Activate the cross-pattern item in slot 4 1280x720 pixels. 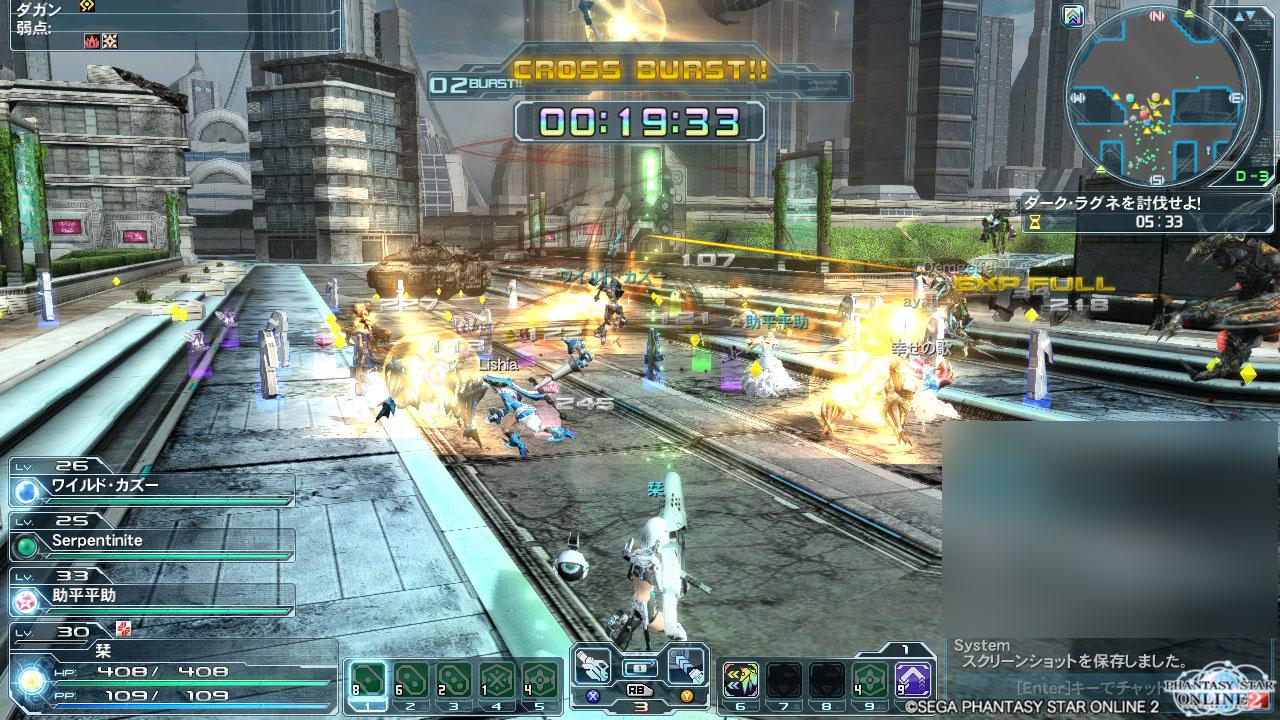pos(497,681)
